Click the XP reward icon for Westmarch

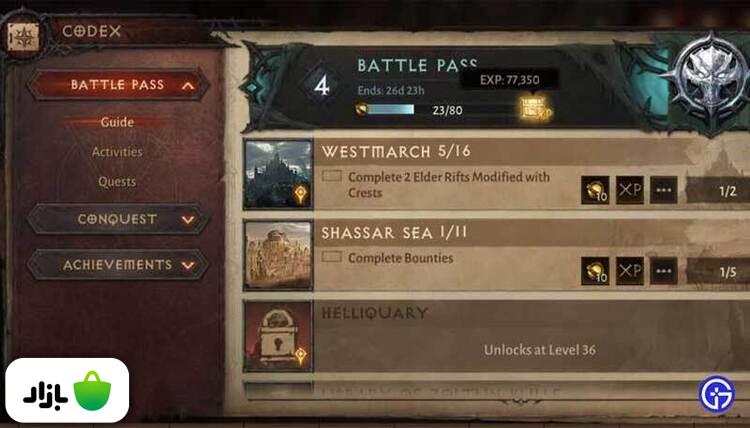pyautogui.click(x=629, y=190)
